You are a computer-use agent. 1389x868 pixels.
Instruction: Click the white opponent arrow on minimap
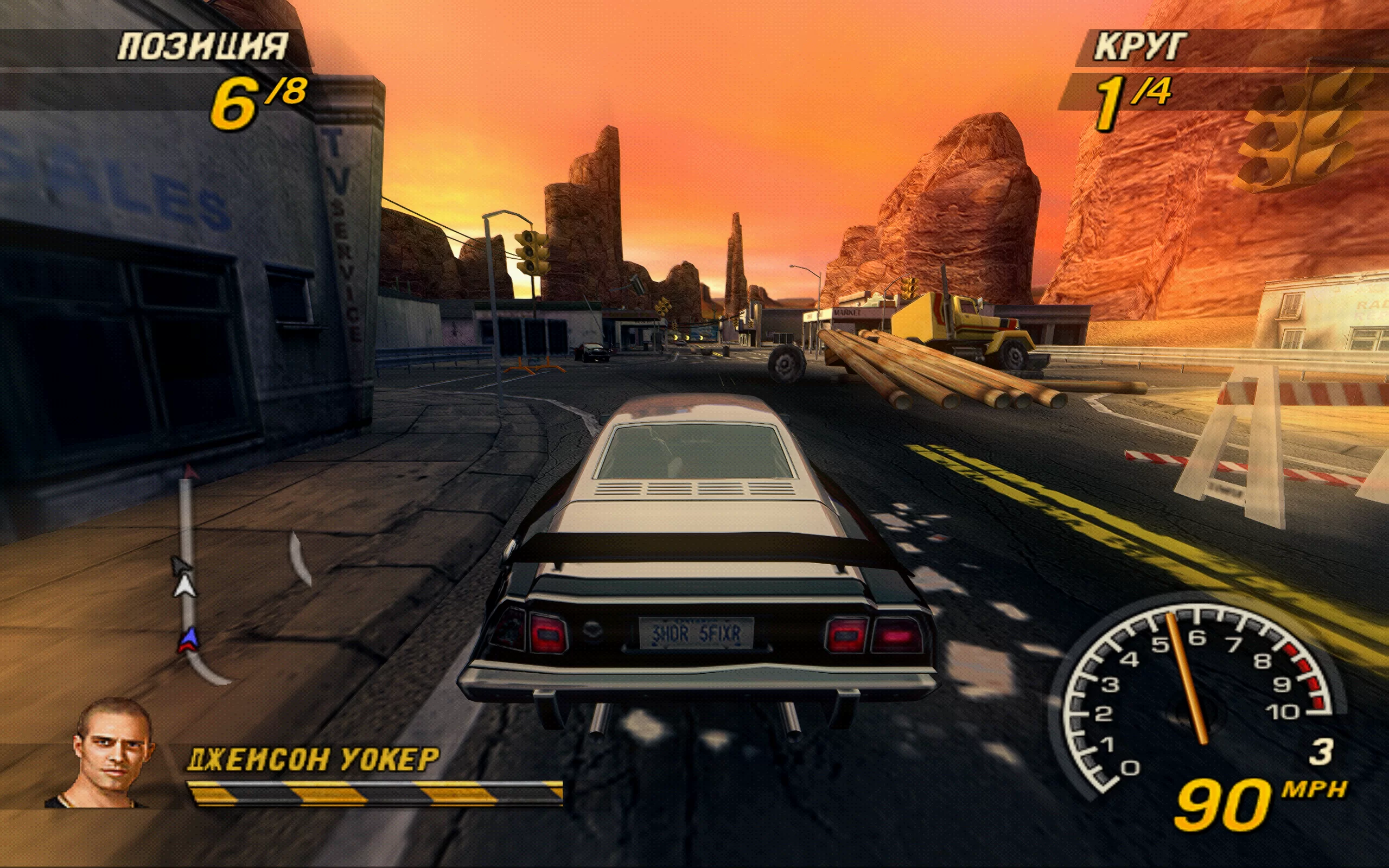coord(185,586)
